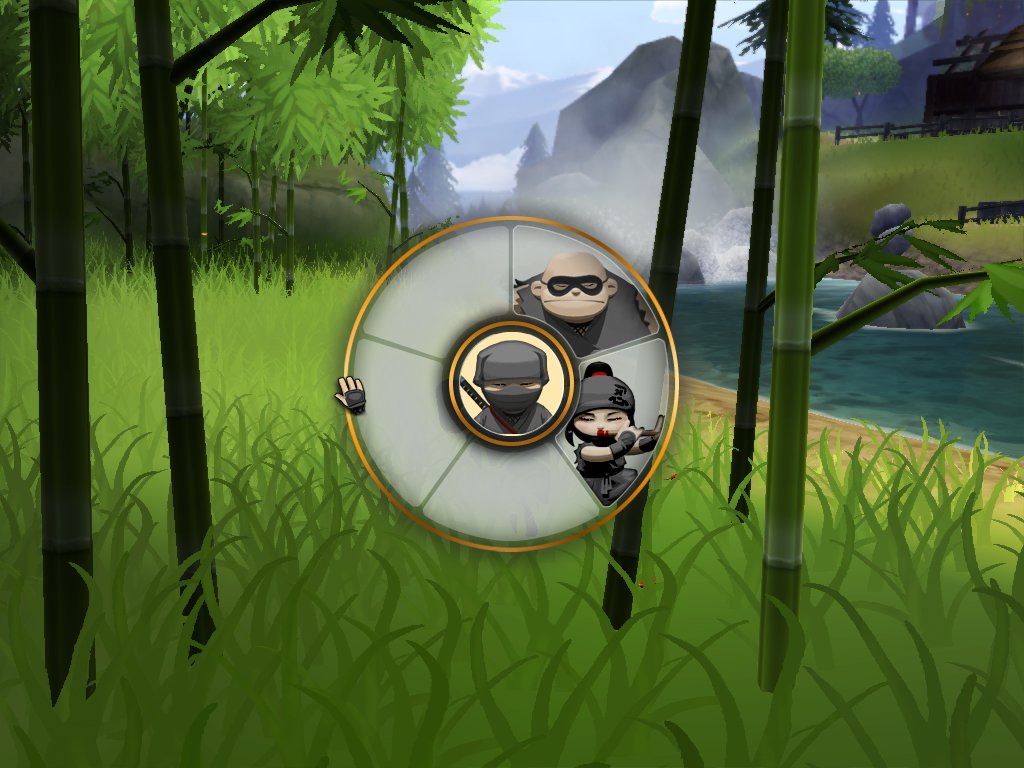Image resolution: width=1024 pixels, height=768 pixels.
Task: Choose the flute-playing ninja girl
Action: pos(613,427)
